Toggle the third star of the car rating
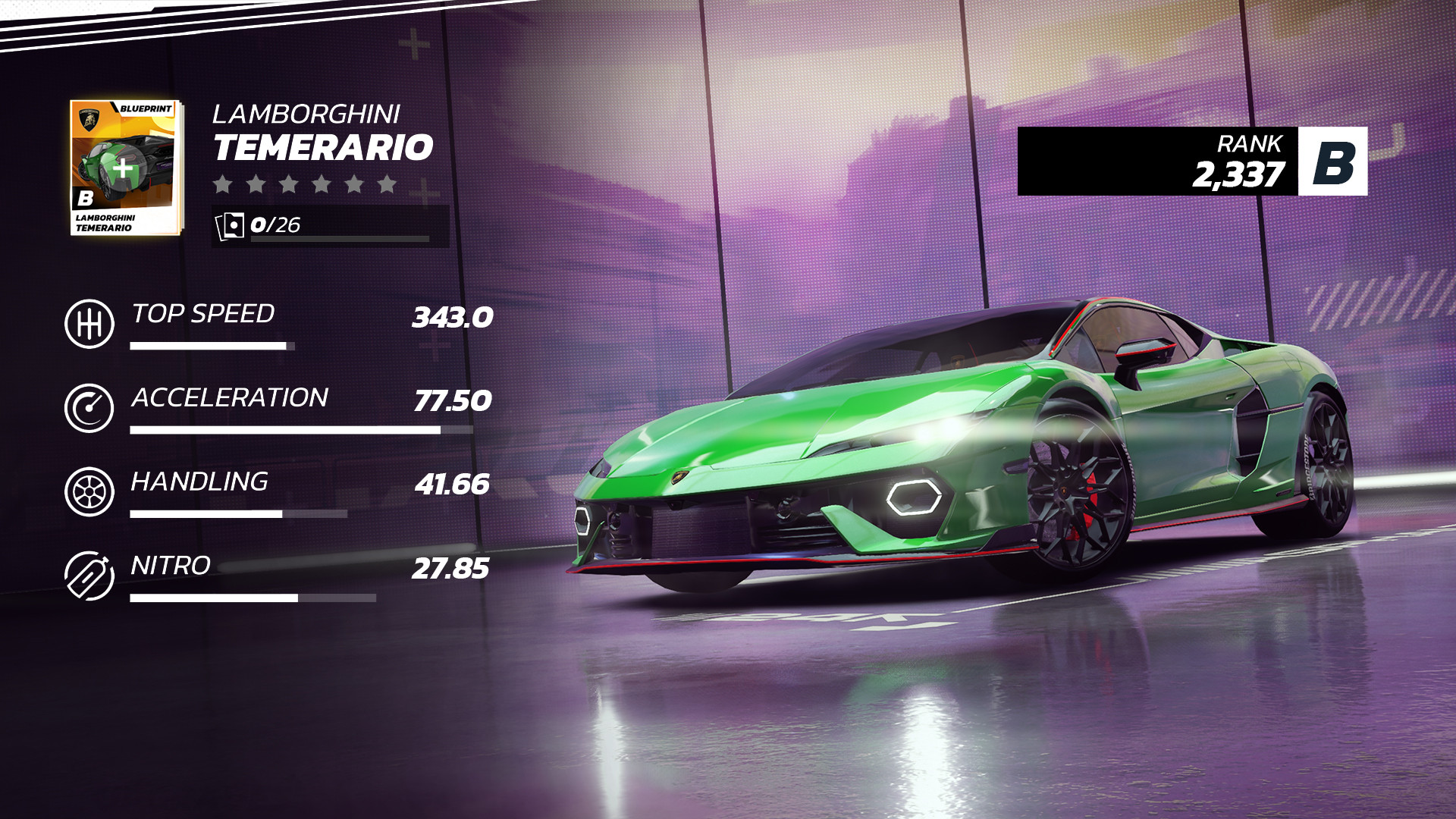1456x819 pixels. click(x=289, y=184)
